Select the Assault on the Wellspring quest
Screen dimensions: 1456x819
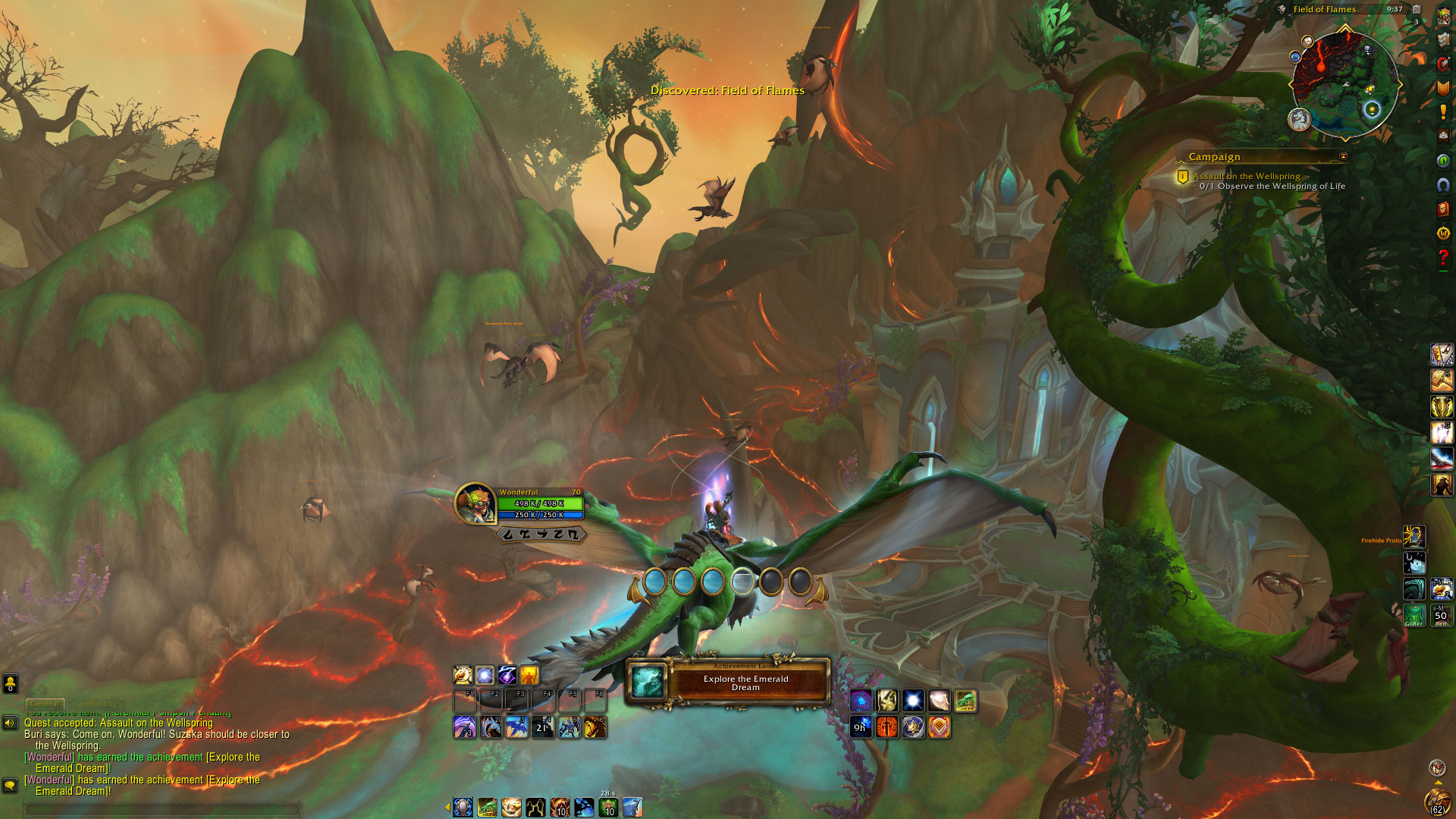pos(1246,176)
